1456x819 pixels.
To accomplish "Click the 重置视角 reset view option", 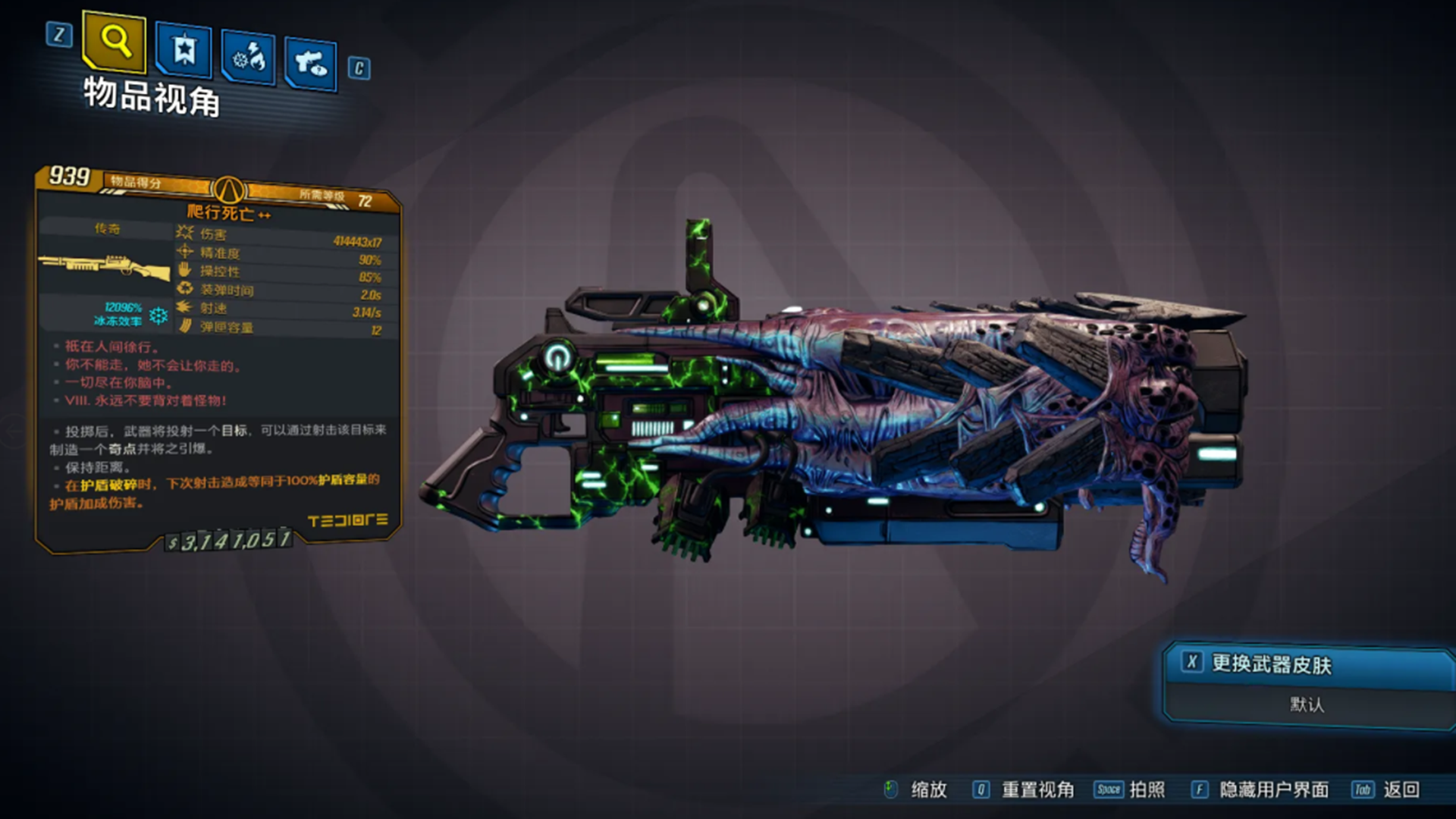I will pyautogui.click(x=1037, y=790).
